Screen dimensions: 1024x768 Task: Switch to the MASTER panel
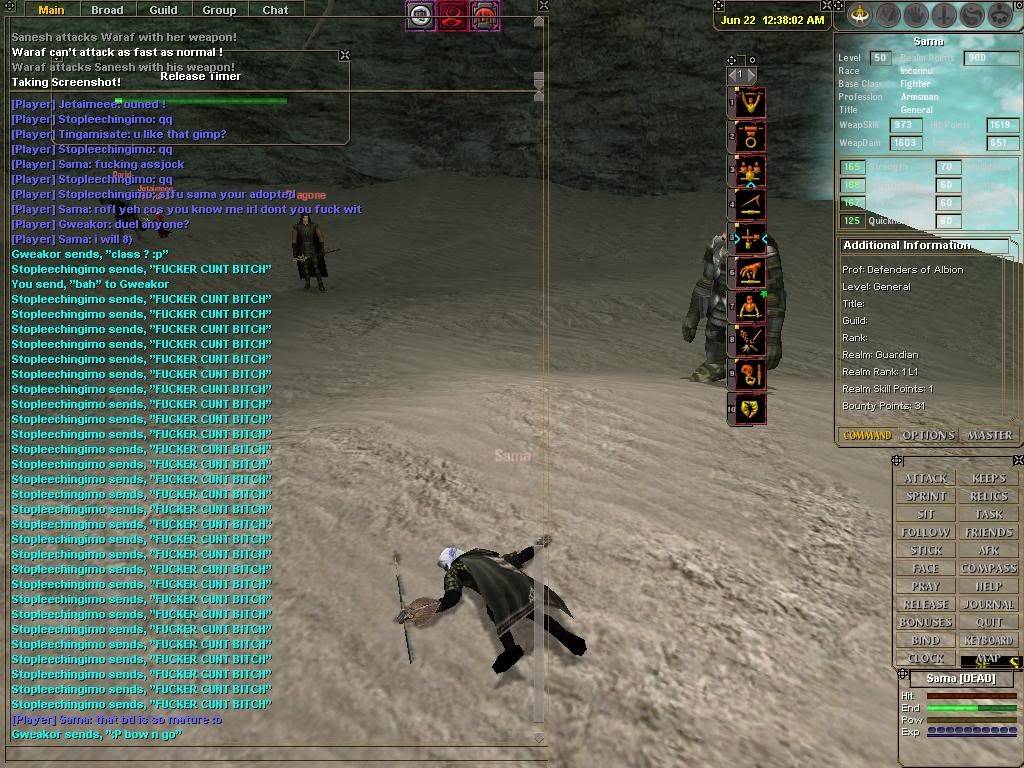(990, 435)
